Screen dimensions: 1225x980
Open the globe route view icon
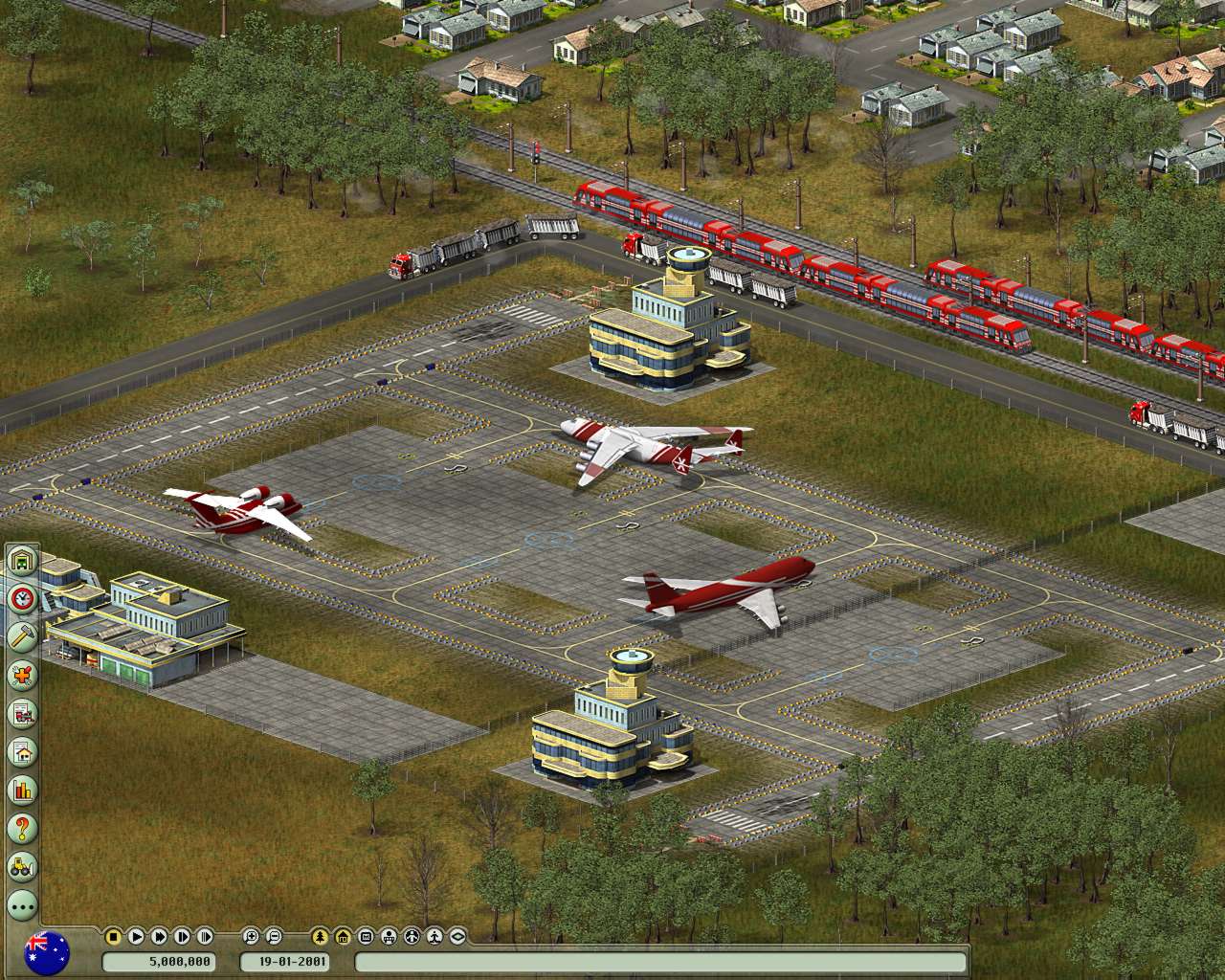coord(412,938)
